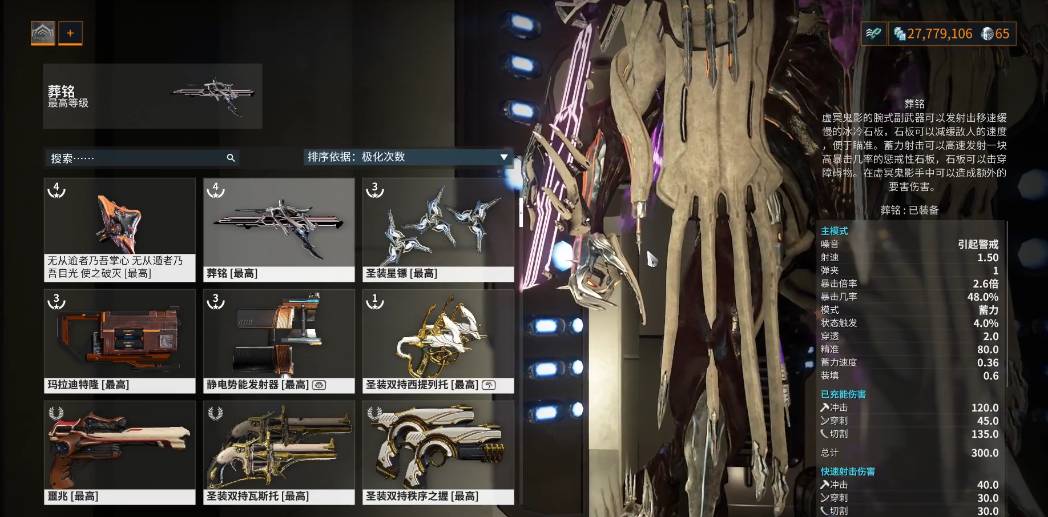Click the plus button beside the logo
1048x517 pixels.
70,33
